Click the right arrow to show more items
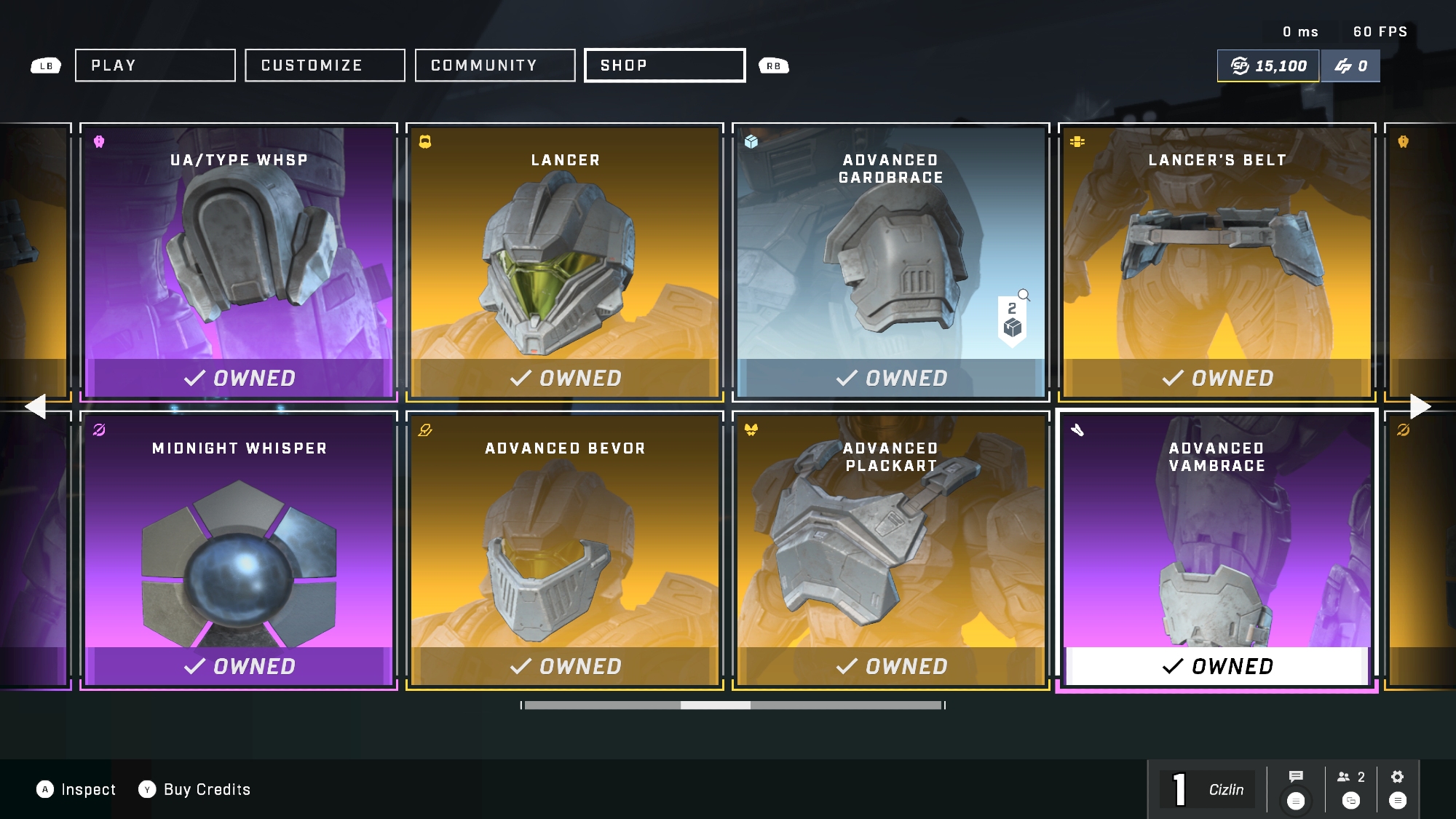Screen dimensions: 1456x819 (1420, 406)
